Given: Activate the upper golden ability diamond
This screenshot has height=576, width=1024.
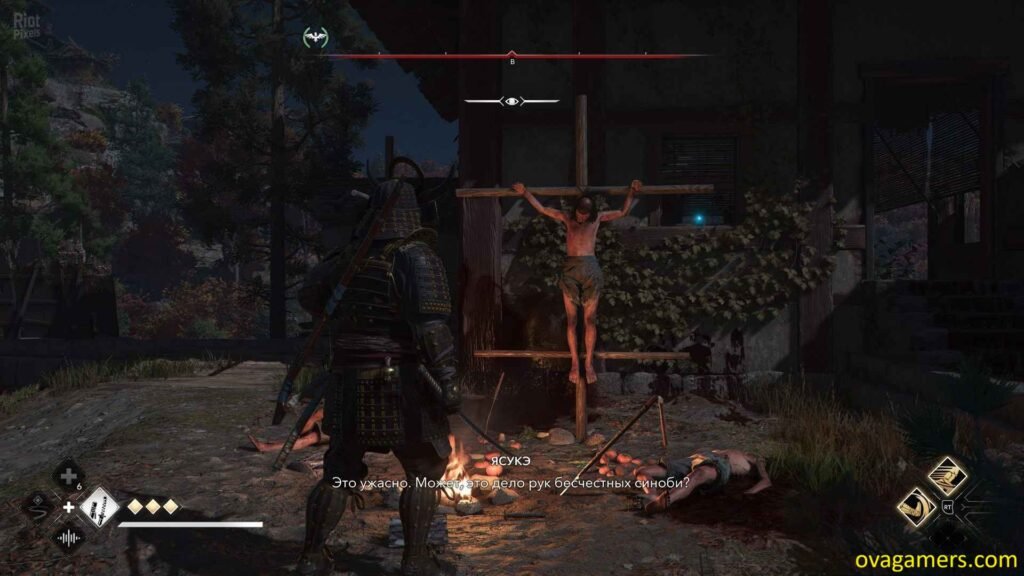Looking at the screenshot, I should (x=946, y=475).
